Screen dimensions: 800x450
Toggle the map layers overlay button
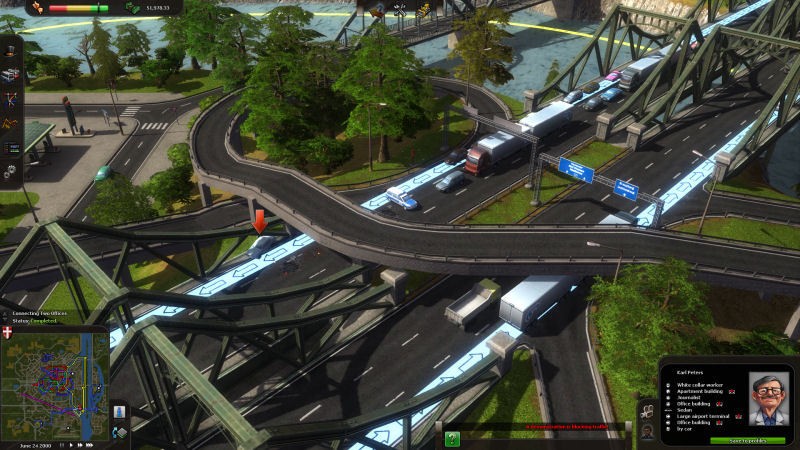click(120, 432)
